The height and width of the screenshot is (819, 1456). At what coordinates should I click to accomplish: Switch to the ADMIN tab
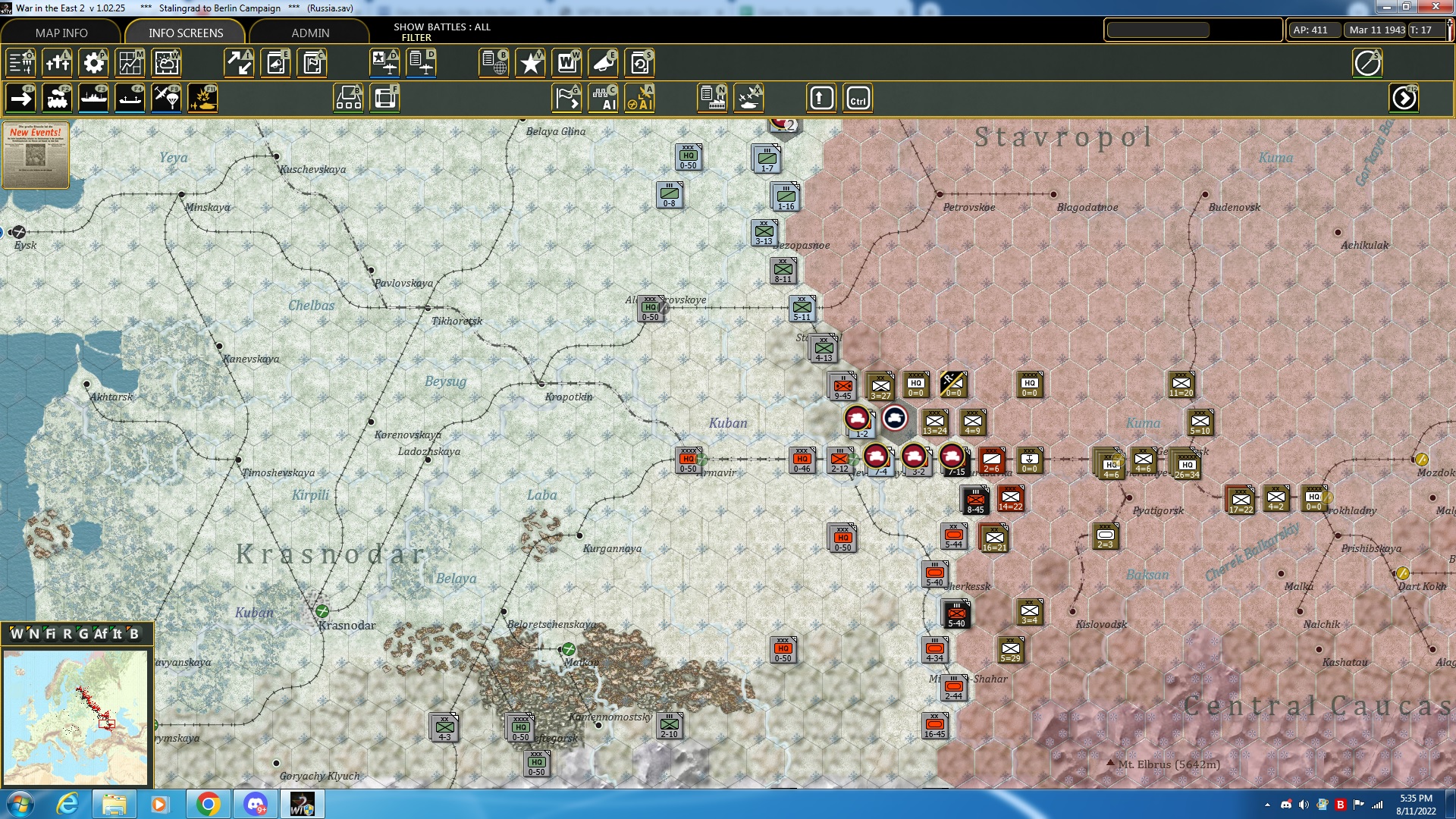(310, 33)
